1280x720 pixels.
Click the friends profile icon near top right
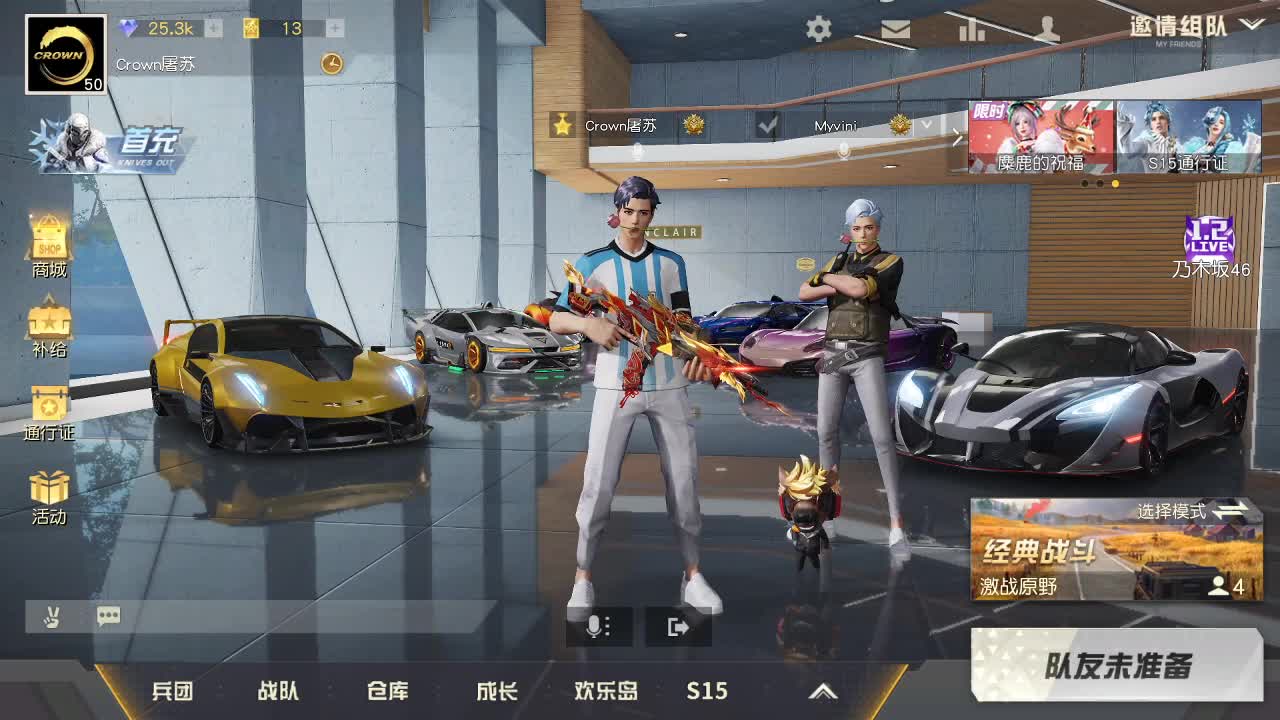(x=1048, y=29)
